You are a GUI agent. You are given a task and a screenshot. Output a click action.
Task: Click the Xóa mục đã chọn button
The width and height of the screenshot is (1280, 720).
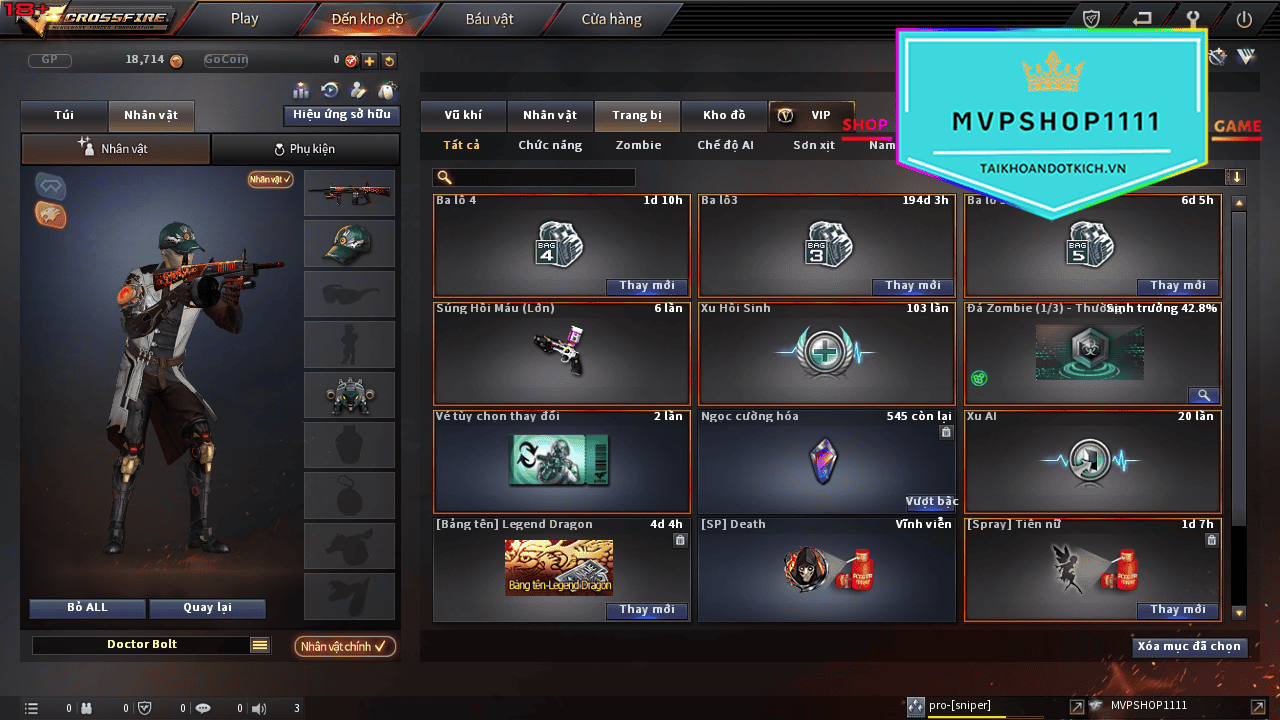point(1189,647)
